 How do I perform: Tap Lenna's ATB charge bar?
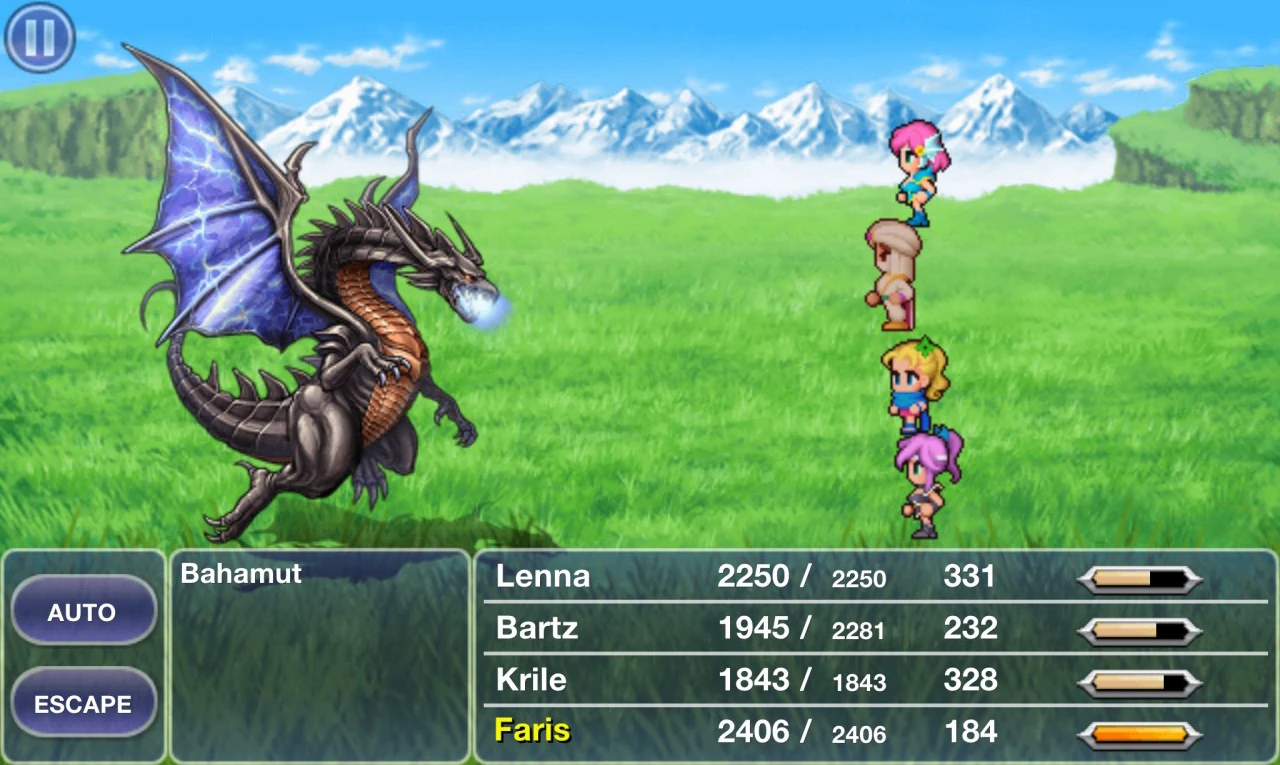tap(1141, 577)
